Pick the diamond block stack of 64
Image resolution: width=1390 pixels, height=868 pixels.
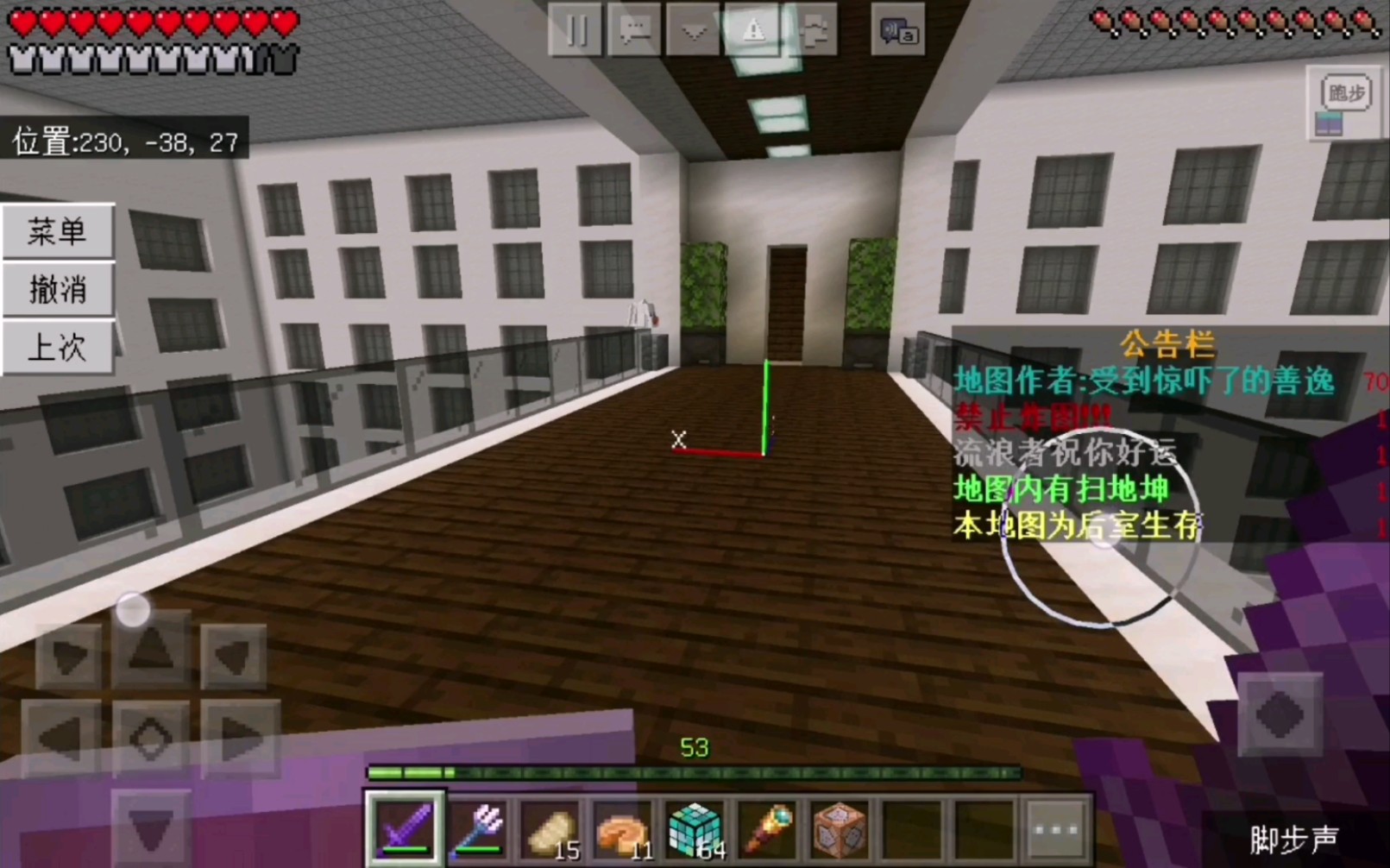(695, 830)
